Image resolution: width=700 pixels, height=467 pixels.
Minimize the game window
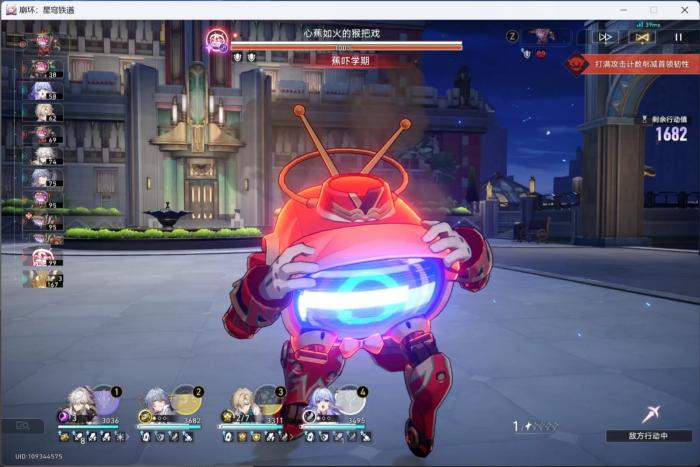click(x=626, y=9)
